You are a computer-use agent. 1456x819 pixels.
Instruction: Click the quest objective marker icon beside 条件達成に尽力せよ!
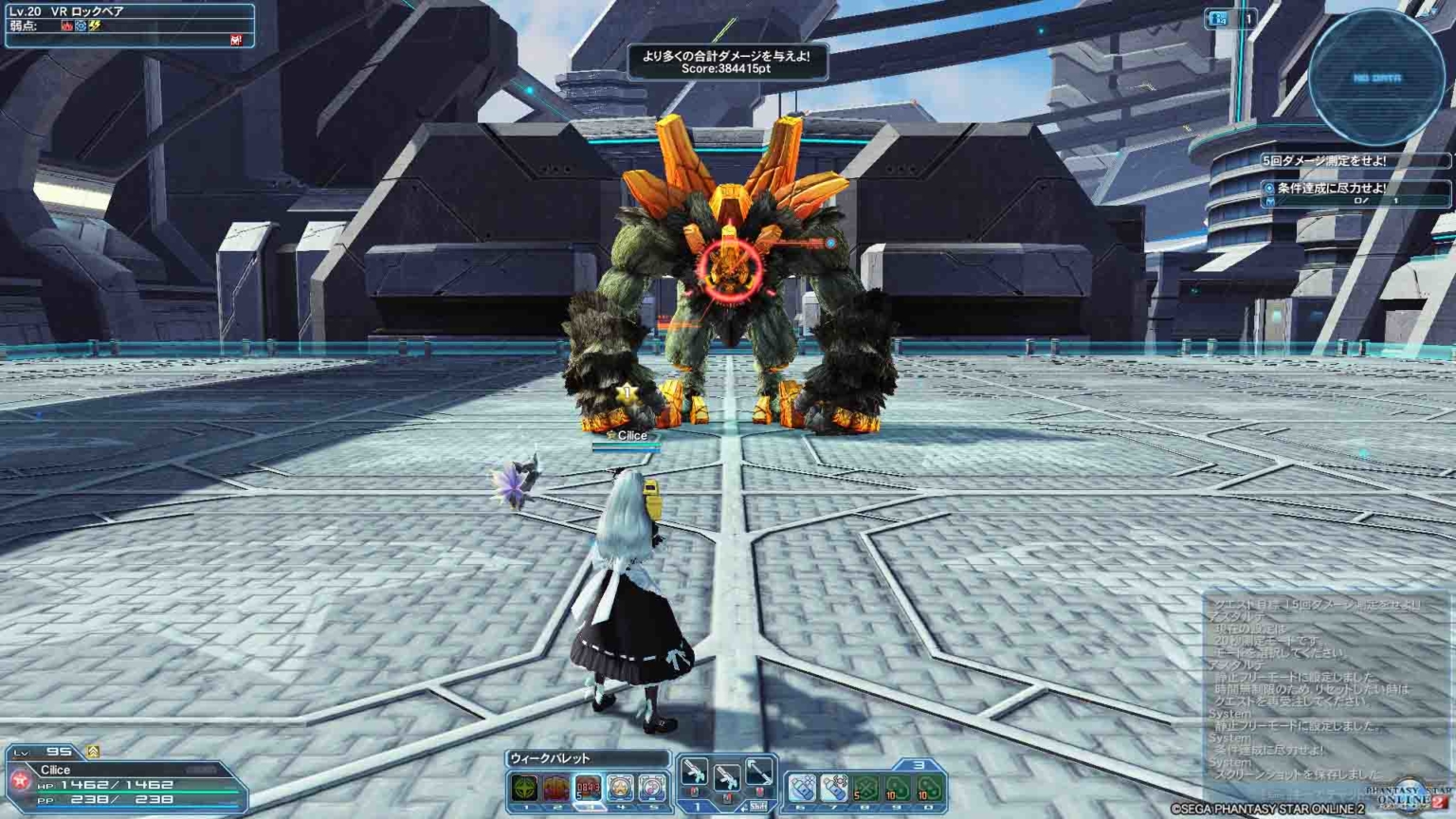(1267, 188)
